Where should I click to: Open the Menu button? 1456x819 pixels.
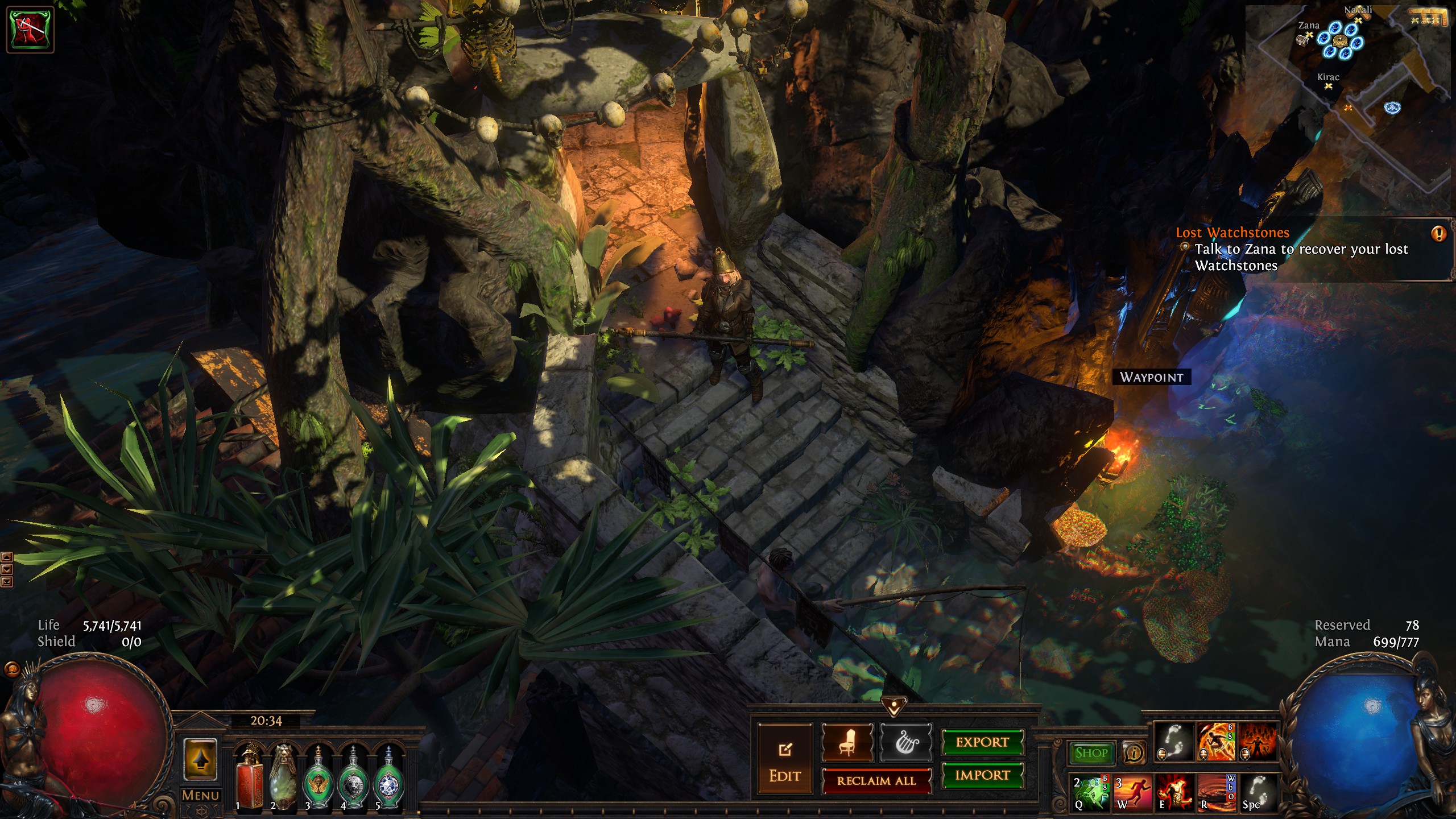tap(200, 795)
